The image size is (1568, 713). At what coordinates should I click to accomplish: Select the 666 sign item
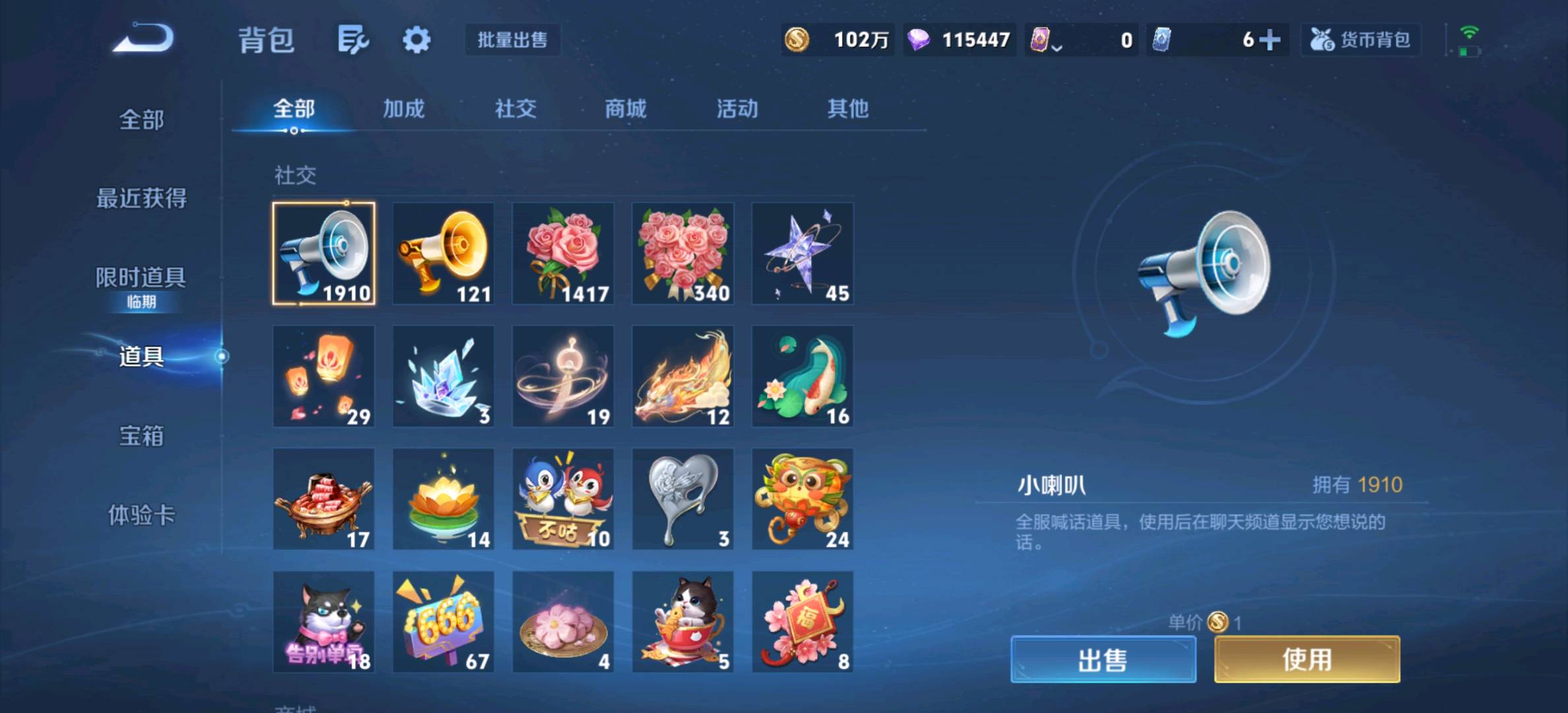tap(443, 621)
